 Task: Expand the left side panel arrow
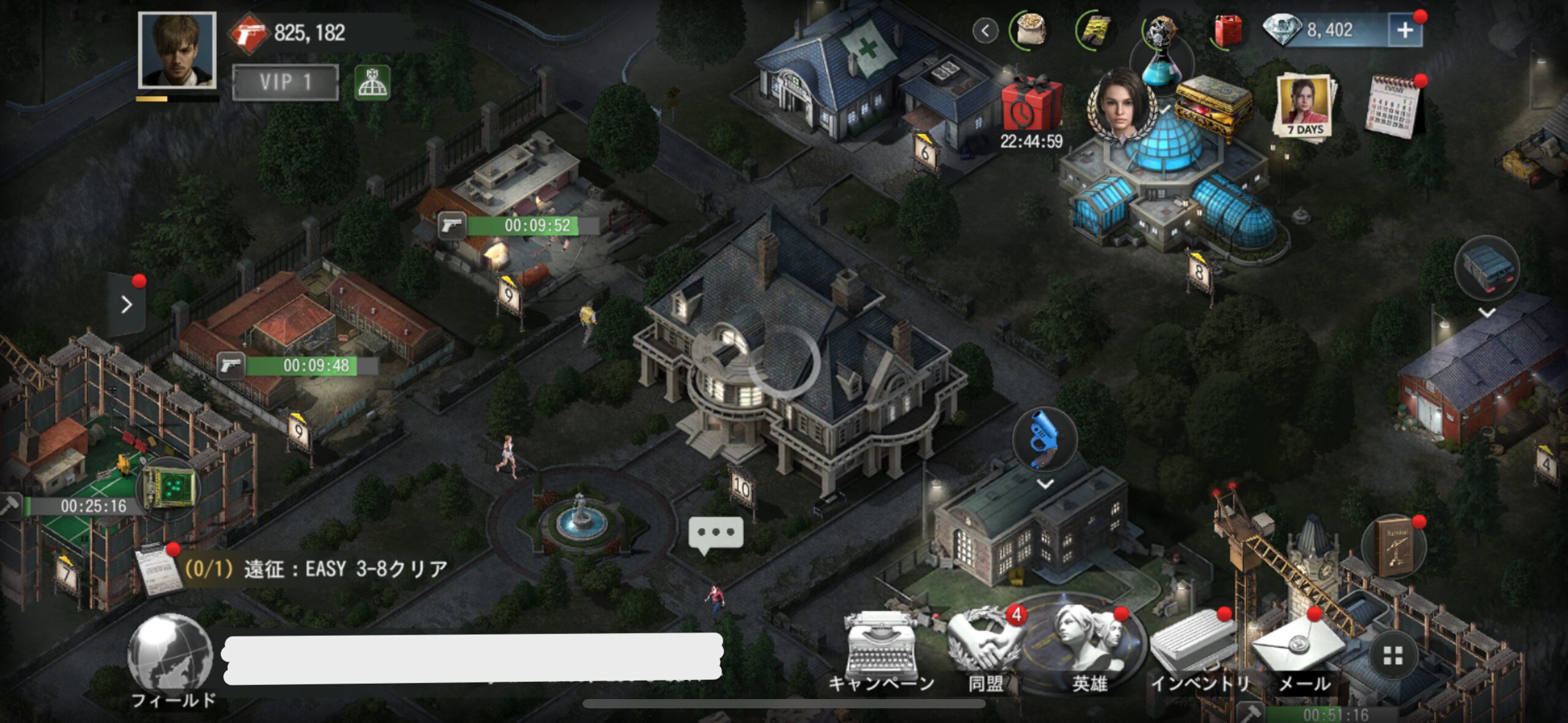click(127, 304)
